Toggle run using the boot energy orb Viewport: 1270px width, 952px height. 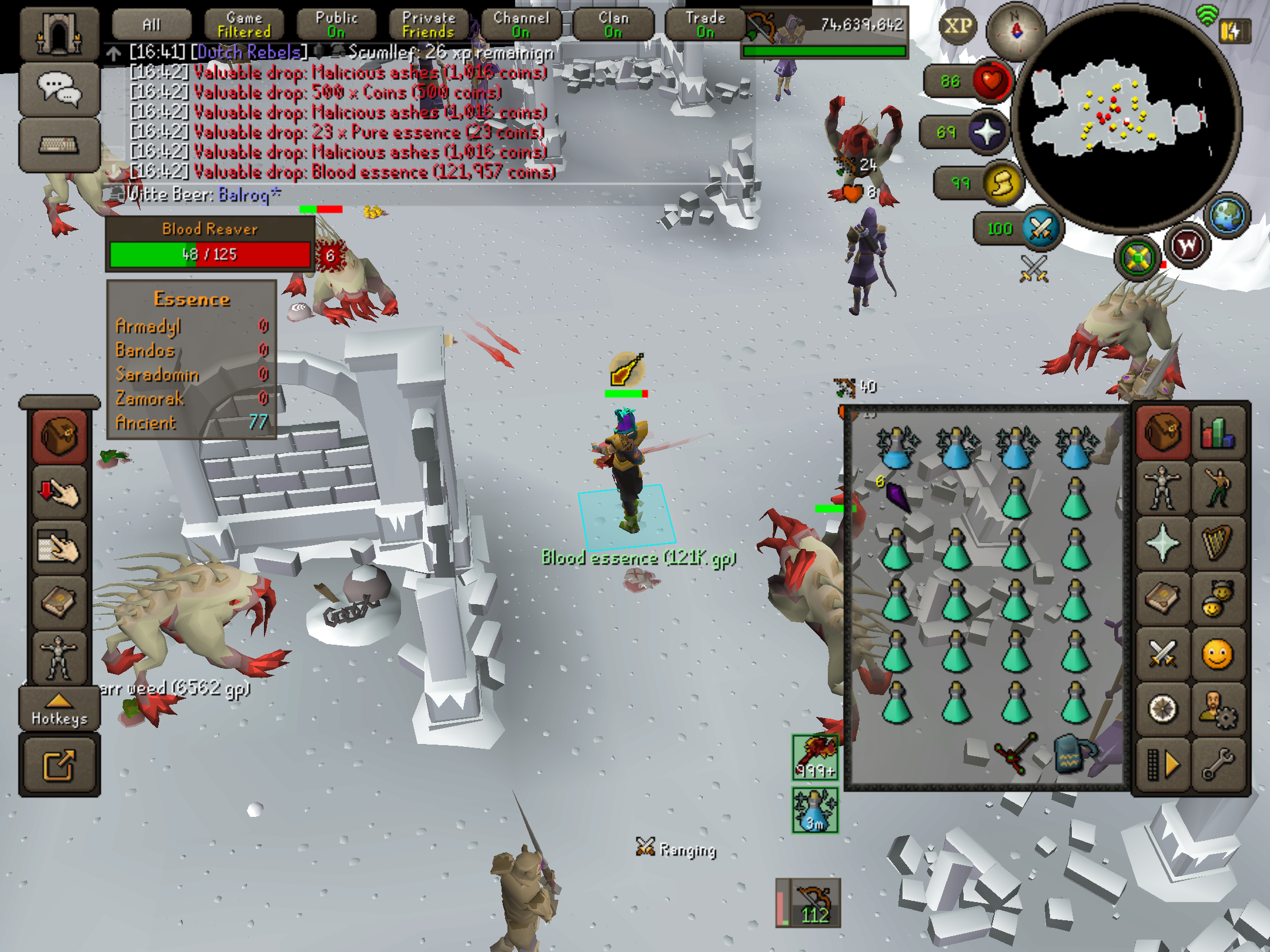click(1002, 183)
